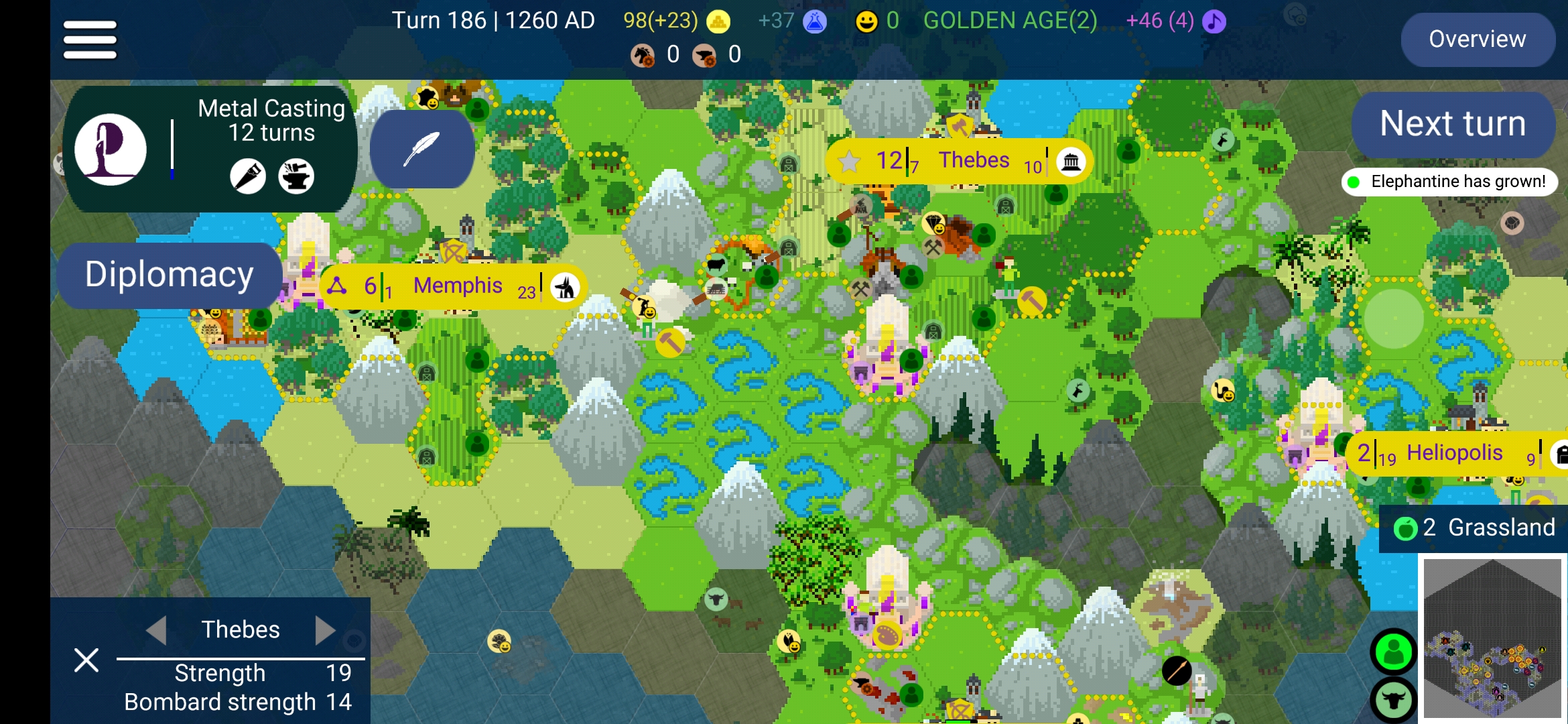Go to previous item with left arrow
Screen dimensions: 1568x724
157,630
